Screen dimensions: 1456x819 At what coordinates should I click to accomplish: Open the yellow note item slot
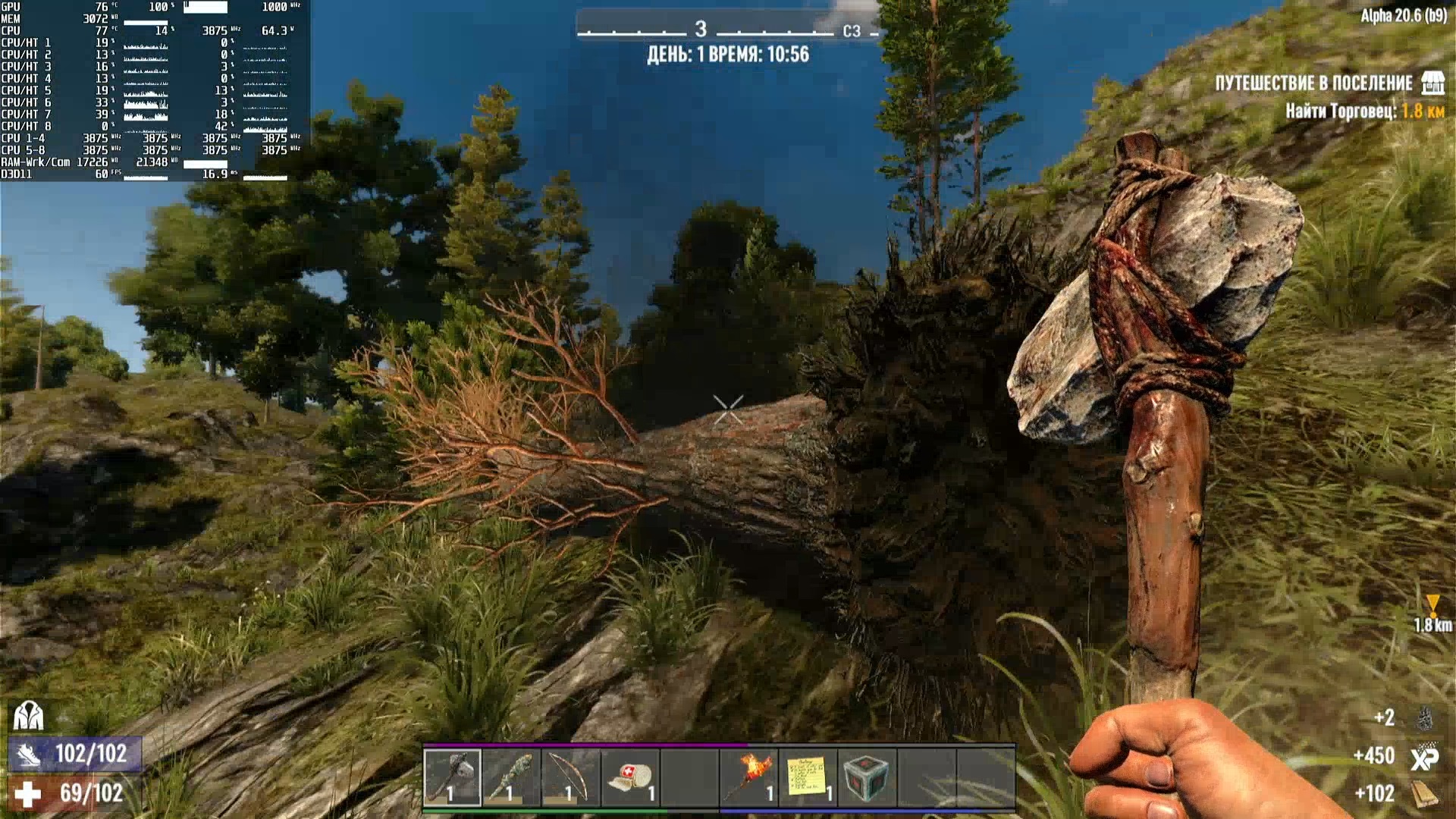pos(808,776)
